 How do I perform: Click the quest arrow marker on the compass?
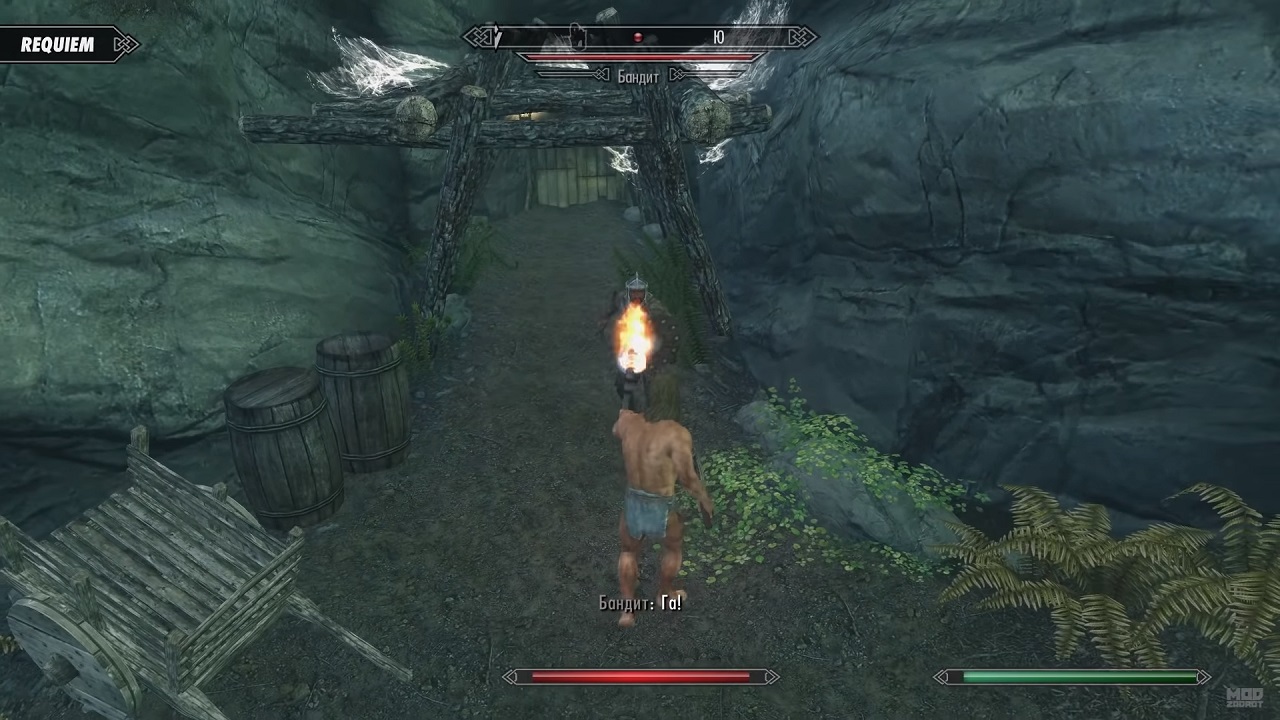(496, 38)
